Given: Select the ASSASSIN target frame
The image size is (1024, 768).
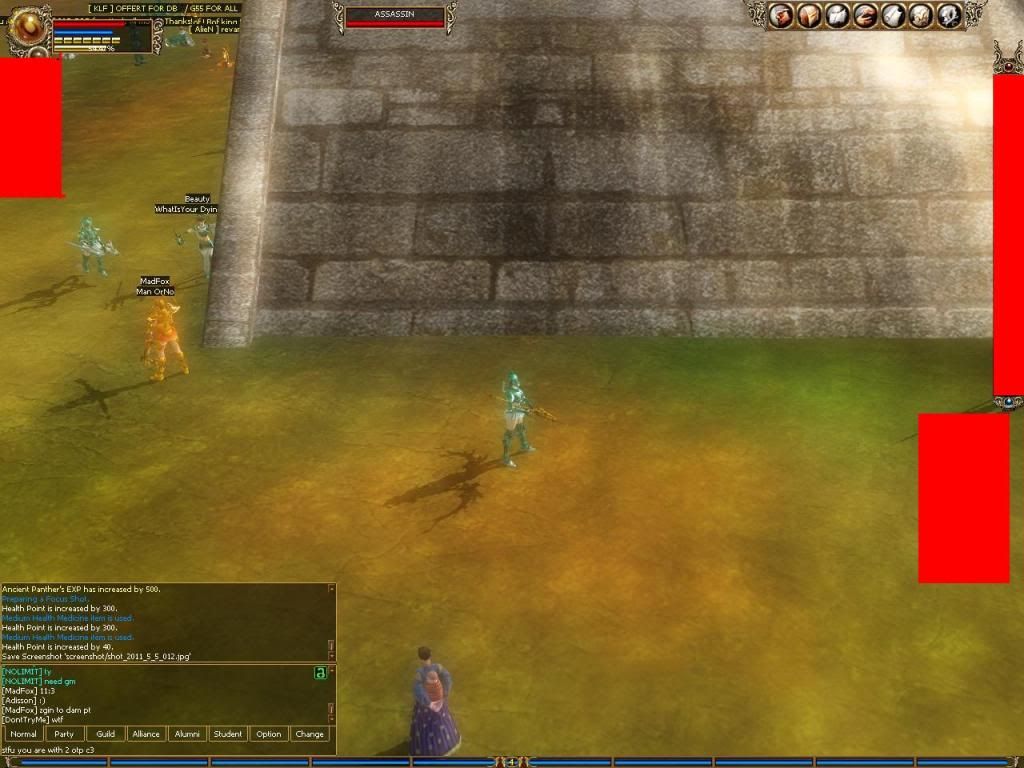Looking at the screenshot, I should pyautogui.click(x=394, y=16).
